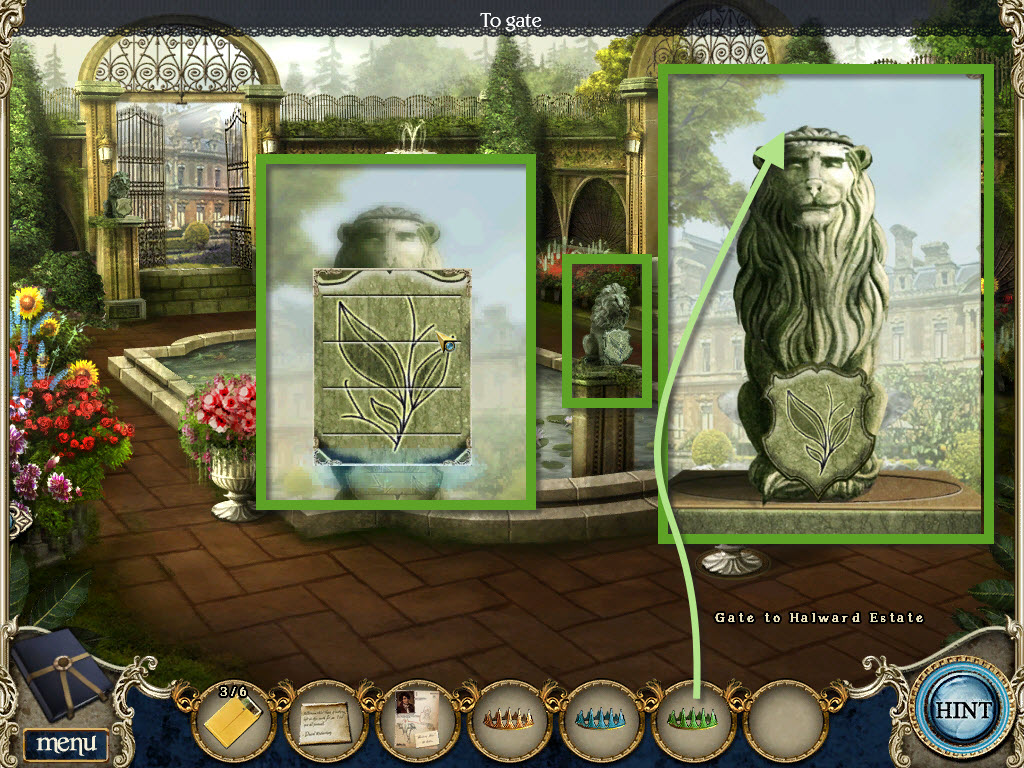Screen dimensions: 1024x768
Task: Pick the orange crown from inventory
Action: tap(510, 719)
